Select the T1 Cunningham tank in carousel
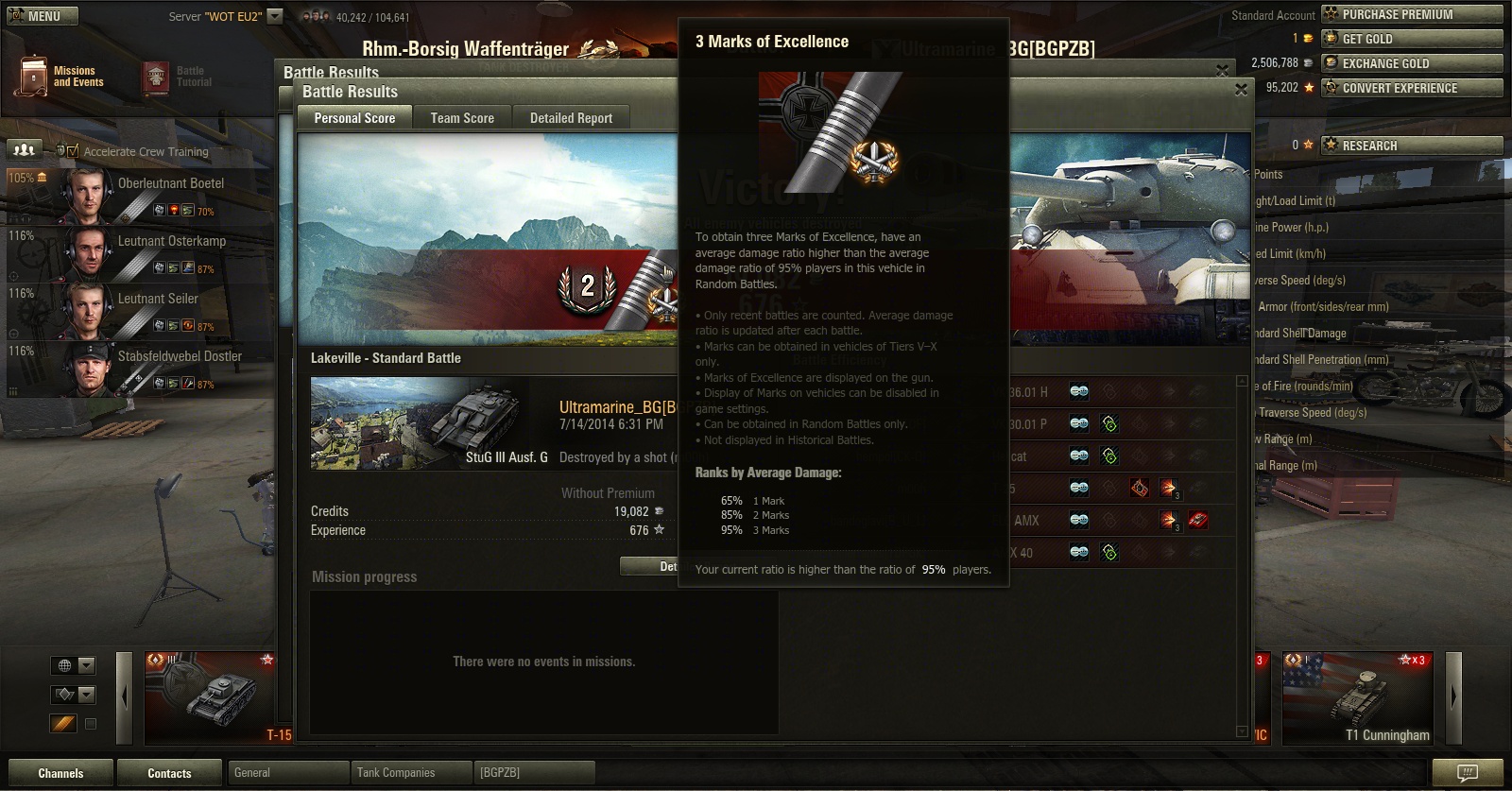 (1357, 697)
